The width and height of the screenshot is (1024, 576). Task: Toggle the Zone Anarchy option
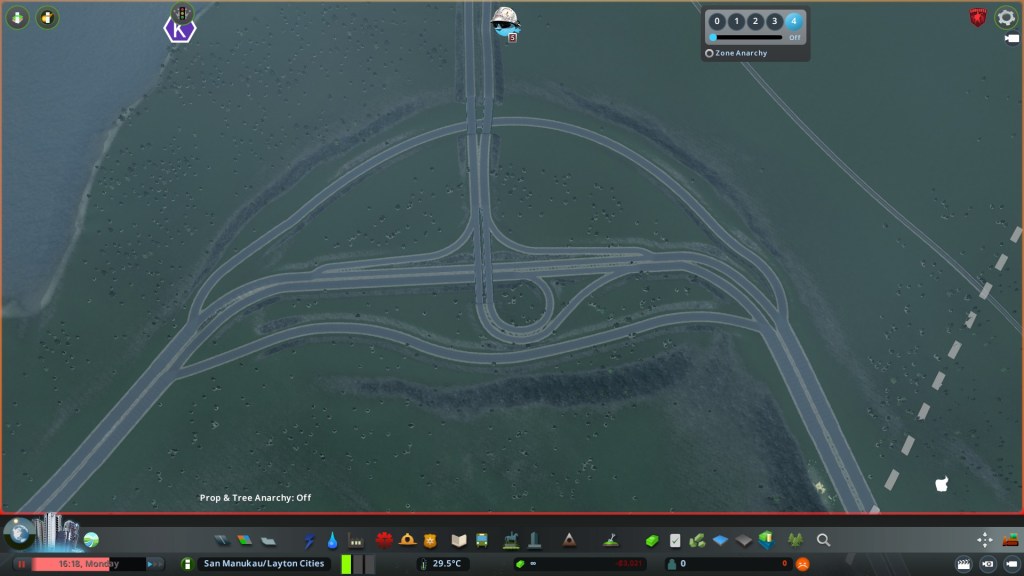709,53
